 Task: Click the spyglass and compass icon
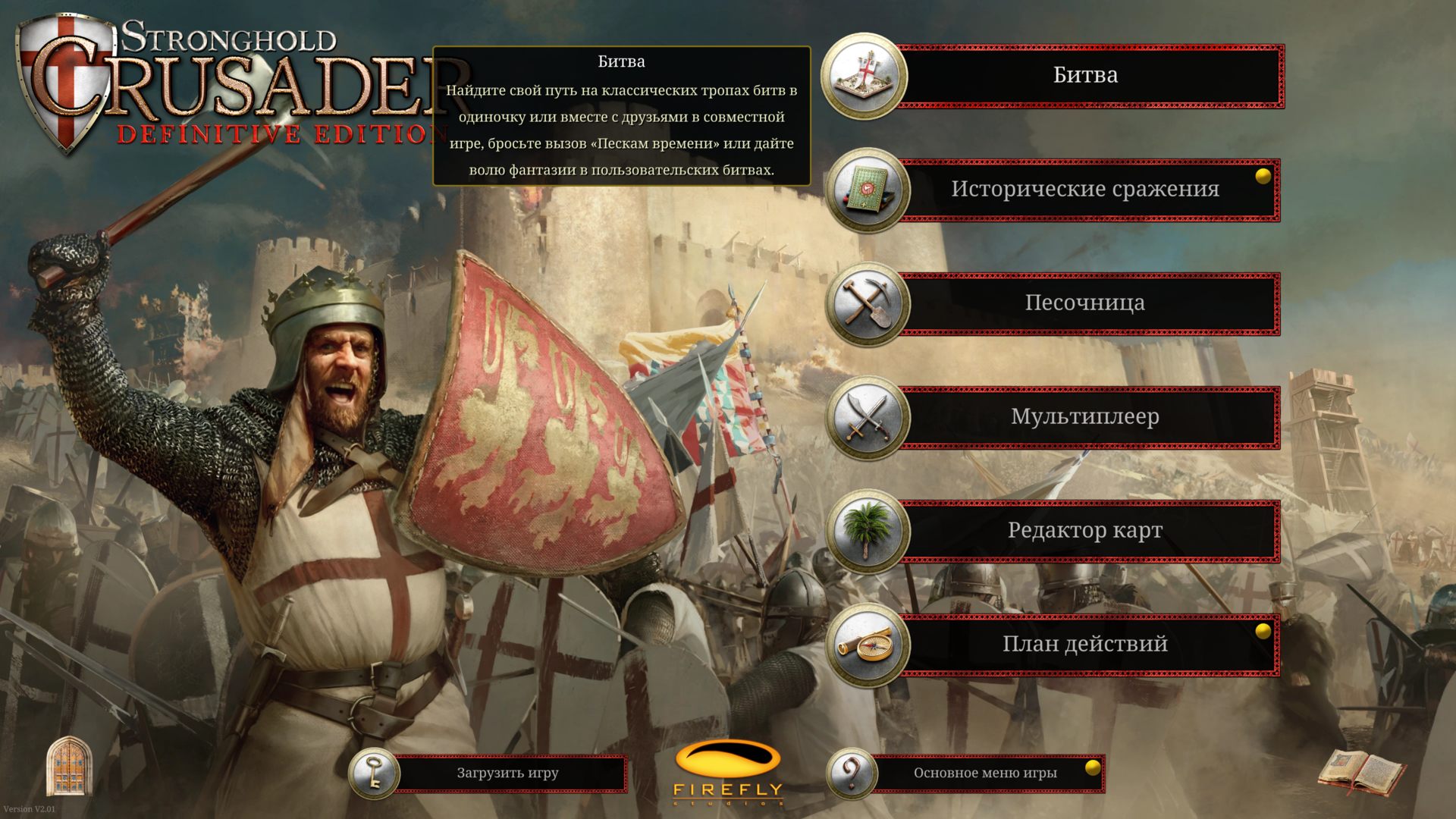coord(867,645)
